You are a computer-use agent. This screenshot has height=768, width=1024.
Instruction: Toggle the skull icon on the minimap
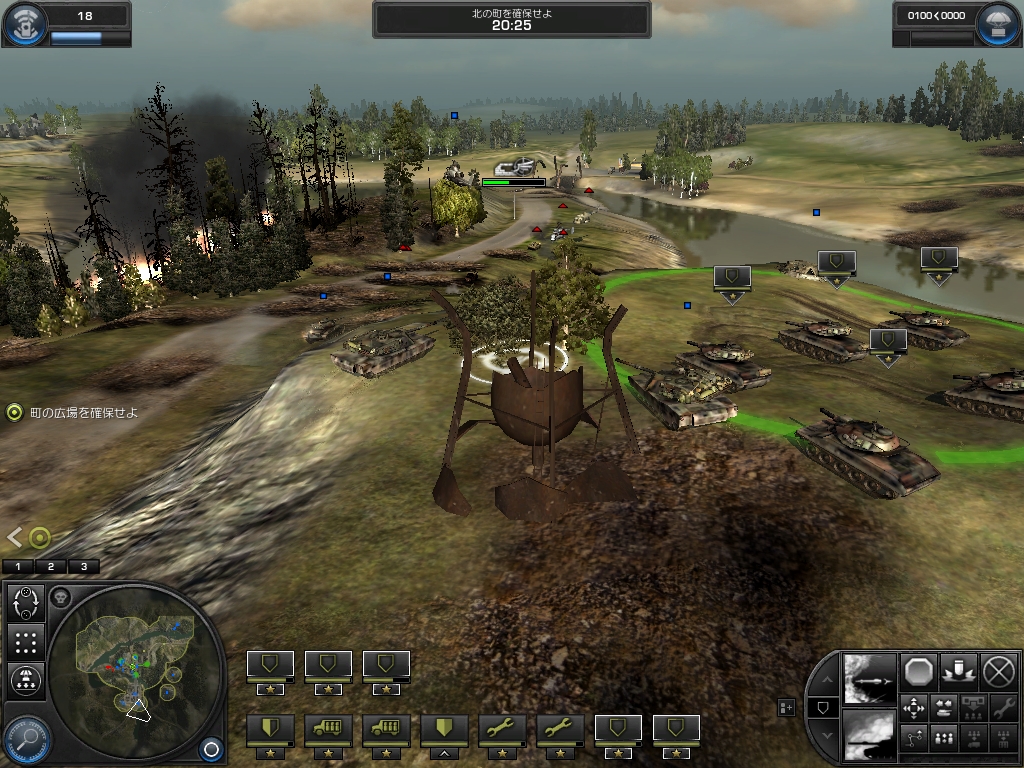pyautogui.click(x=60, y=597)
